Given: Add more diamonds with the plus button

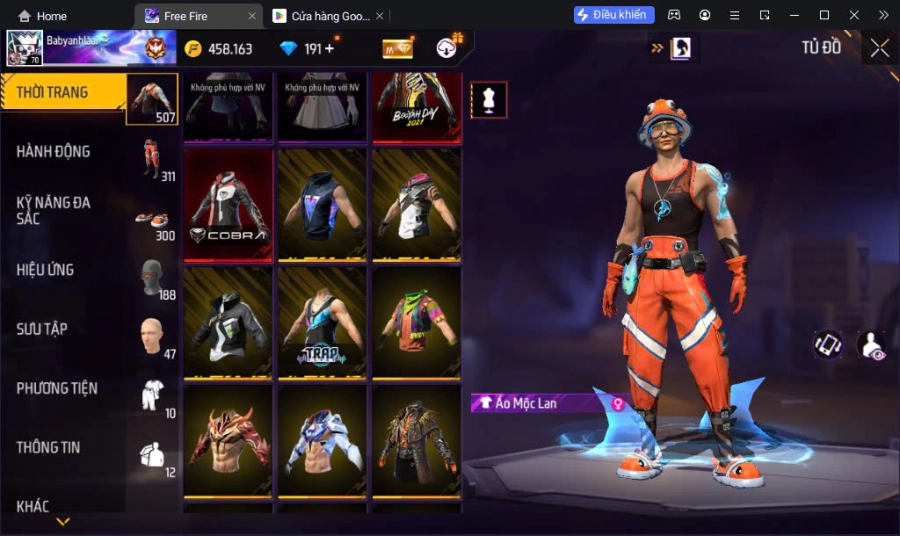Looking at the screenshot, I should pos(329,48).
